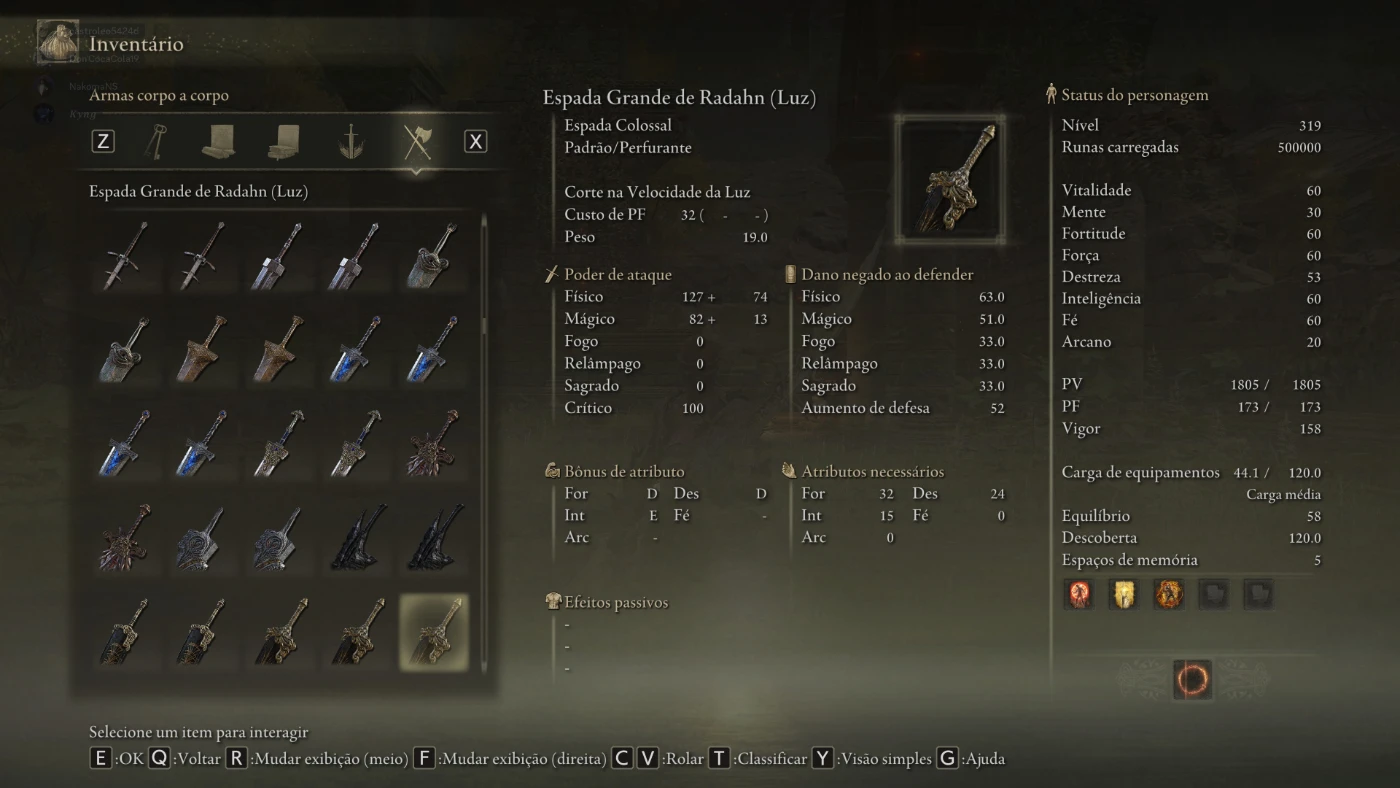Viewport: 1400px width, 788px height.
Task: Click the glowing Great Rune ring icon
Action: click(1191, 680)
